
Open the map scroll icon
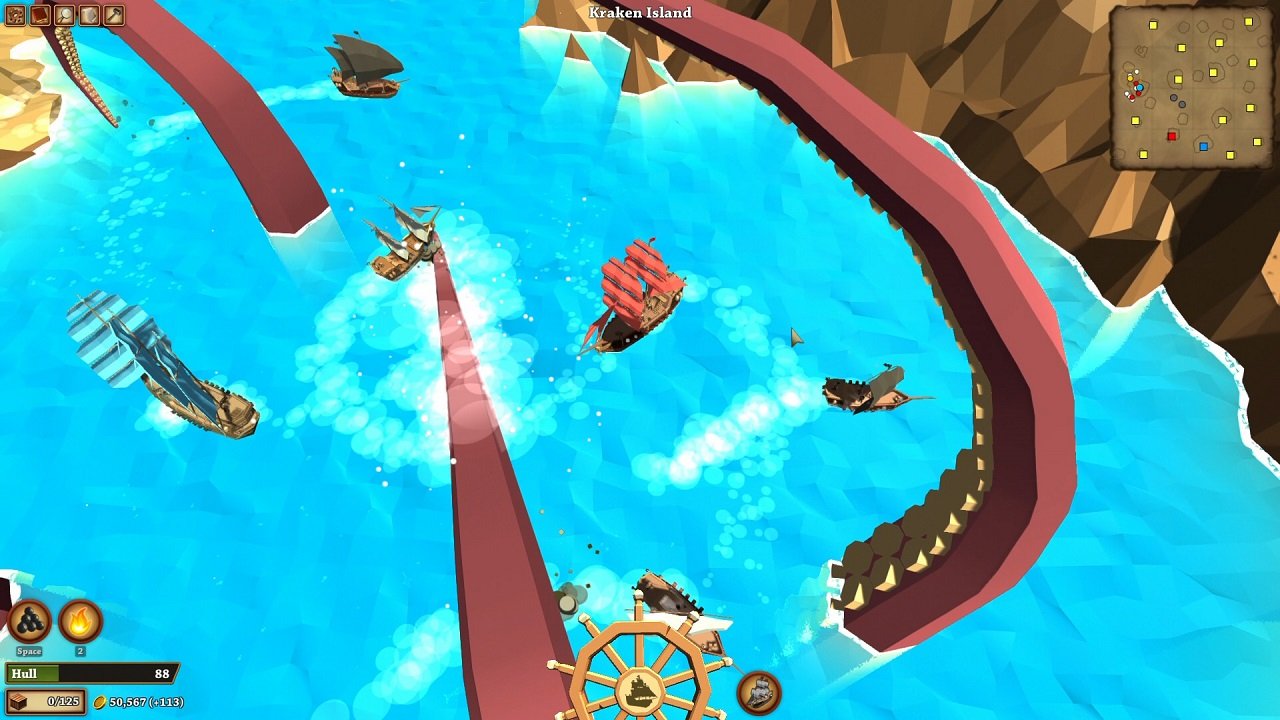click(89, 15)
